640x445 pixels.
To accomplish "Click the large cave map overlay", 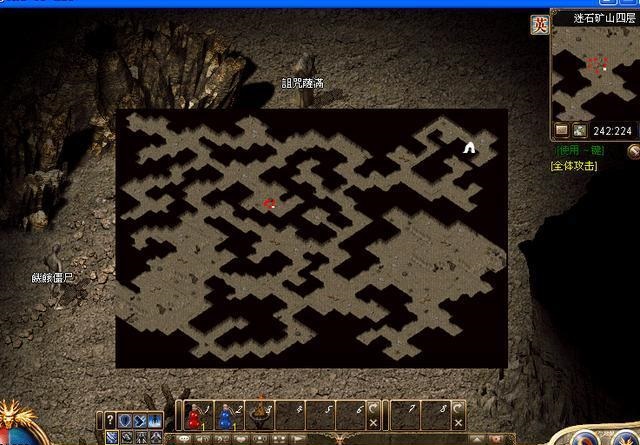I will [x=311, y=238].
